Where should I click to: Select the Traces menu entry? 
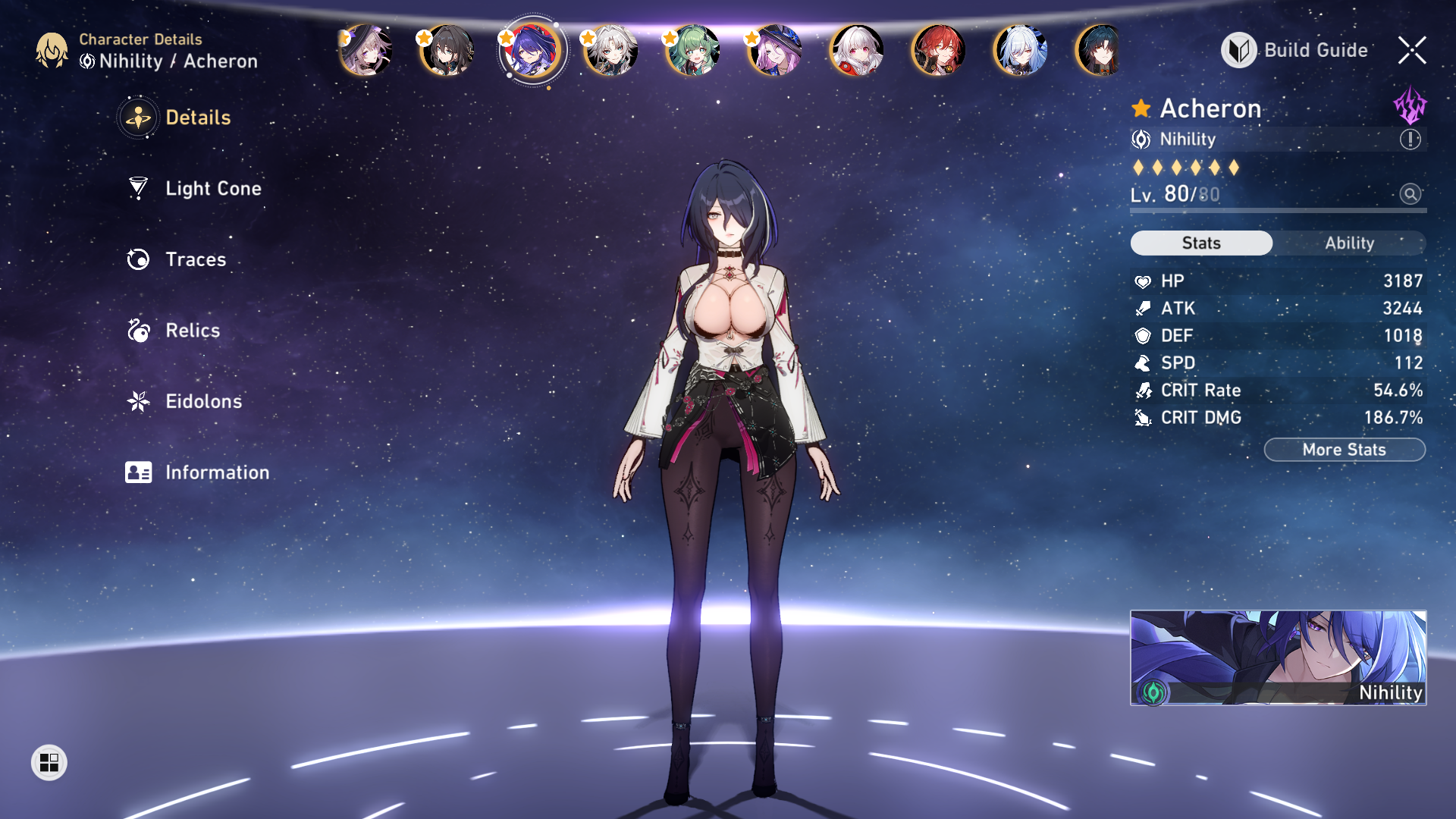[195, 259]
